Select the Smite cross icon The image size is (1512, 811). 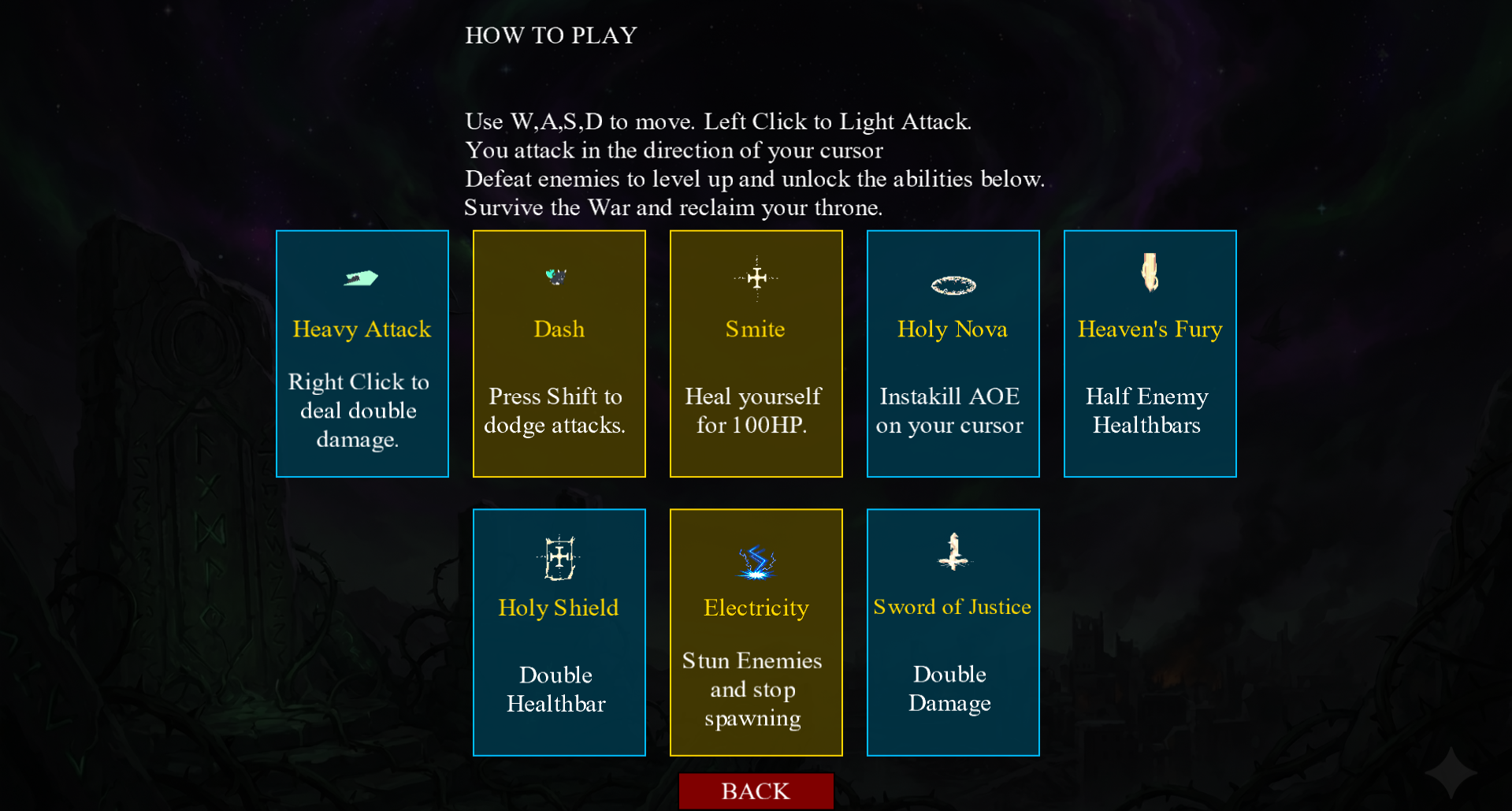point(756,277)
